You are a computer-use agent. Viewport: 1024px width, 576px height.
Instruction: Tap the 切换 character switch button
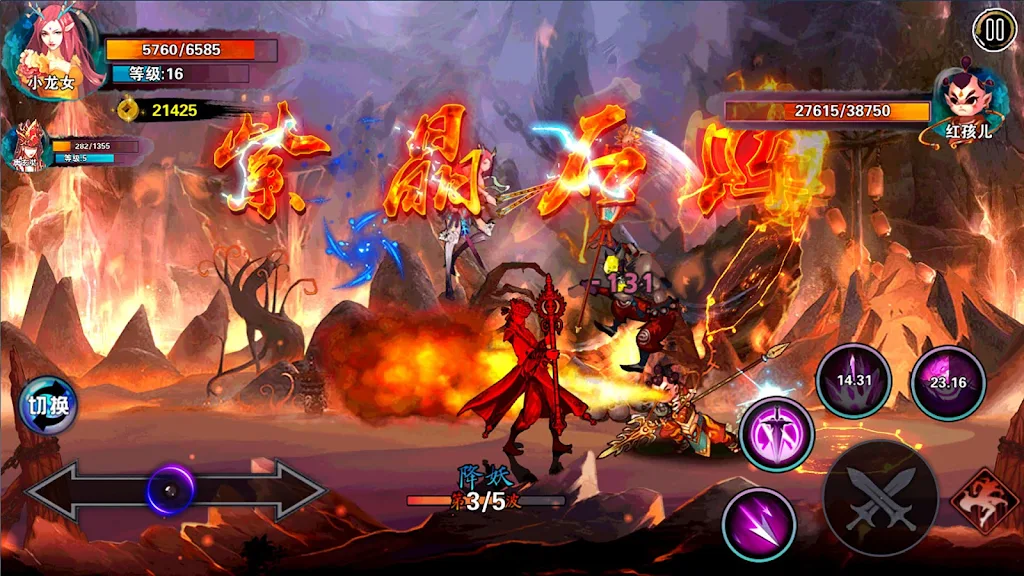click(47, 406)
